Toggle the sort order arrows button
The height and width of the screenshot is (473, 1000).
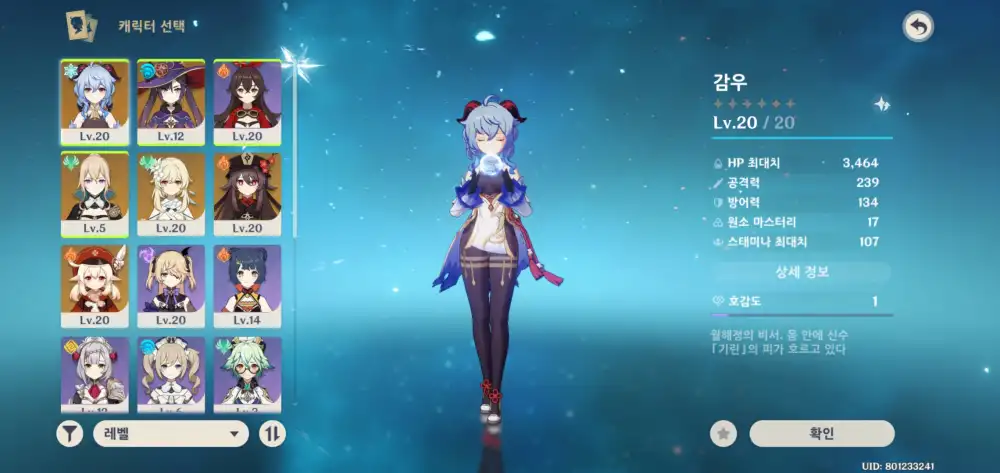click(x=271, y=433)
